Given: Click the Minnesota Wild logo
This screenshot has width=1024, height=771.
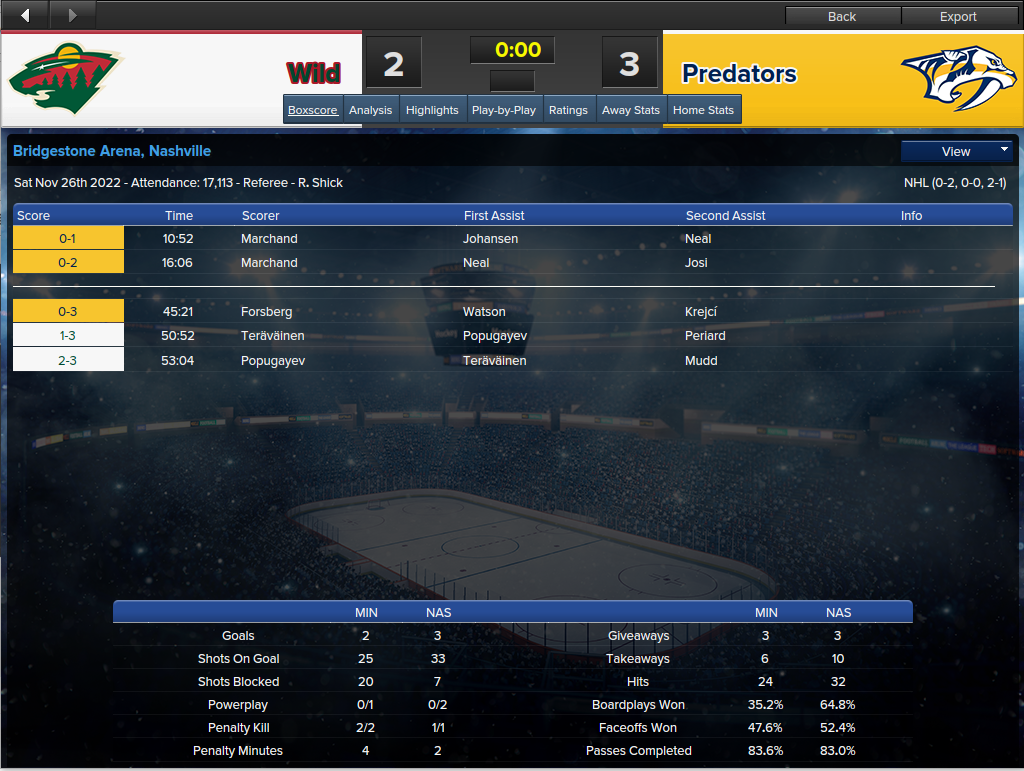Looking at the screenshot, I should [x=65, y=78].
